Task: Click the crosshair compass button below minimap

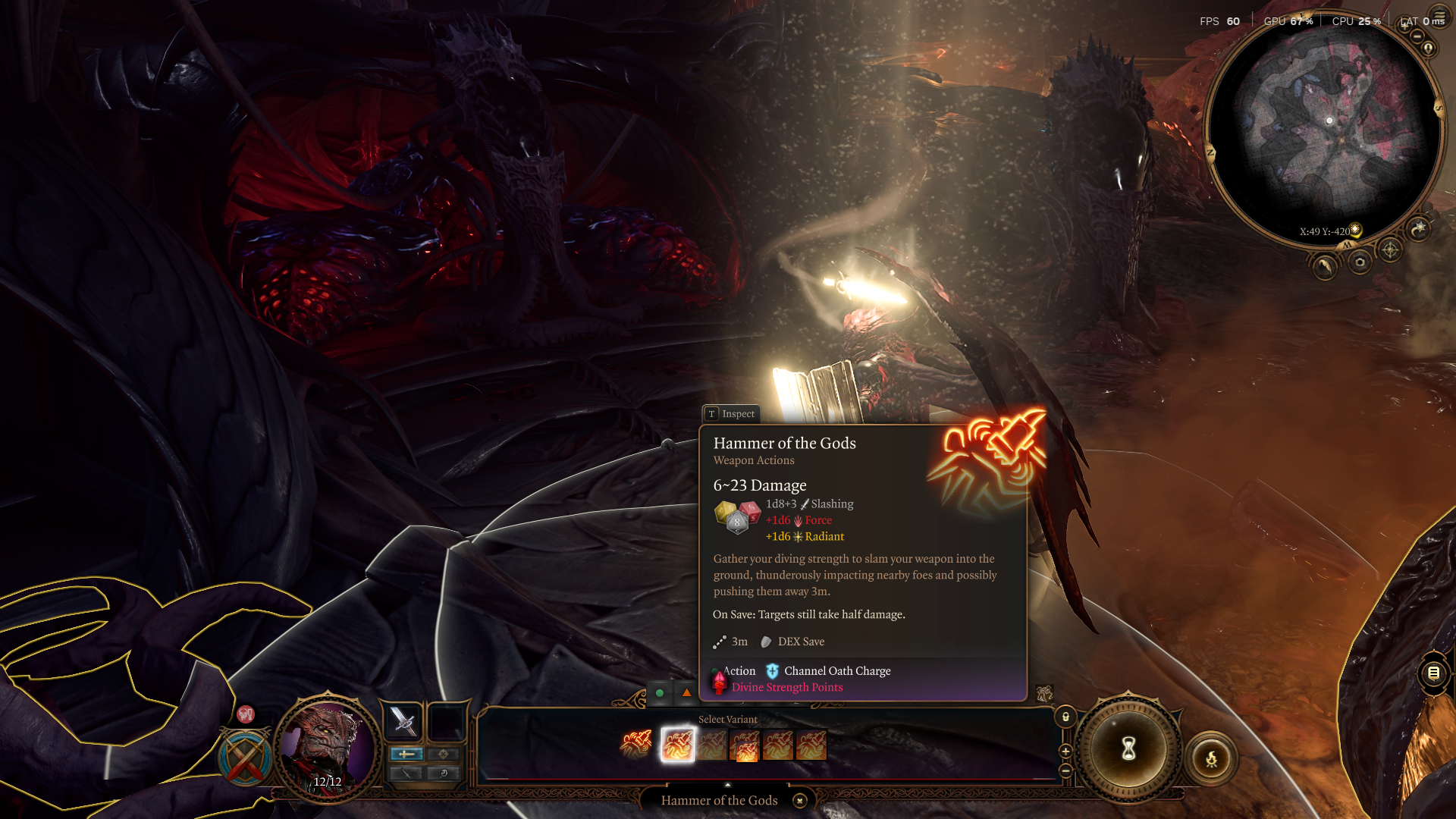Action: (x=1389, y=249)
